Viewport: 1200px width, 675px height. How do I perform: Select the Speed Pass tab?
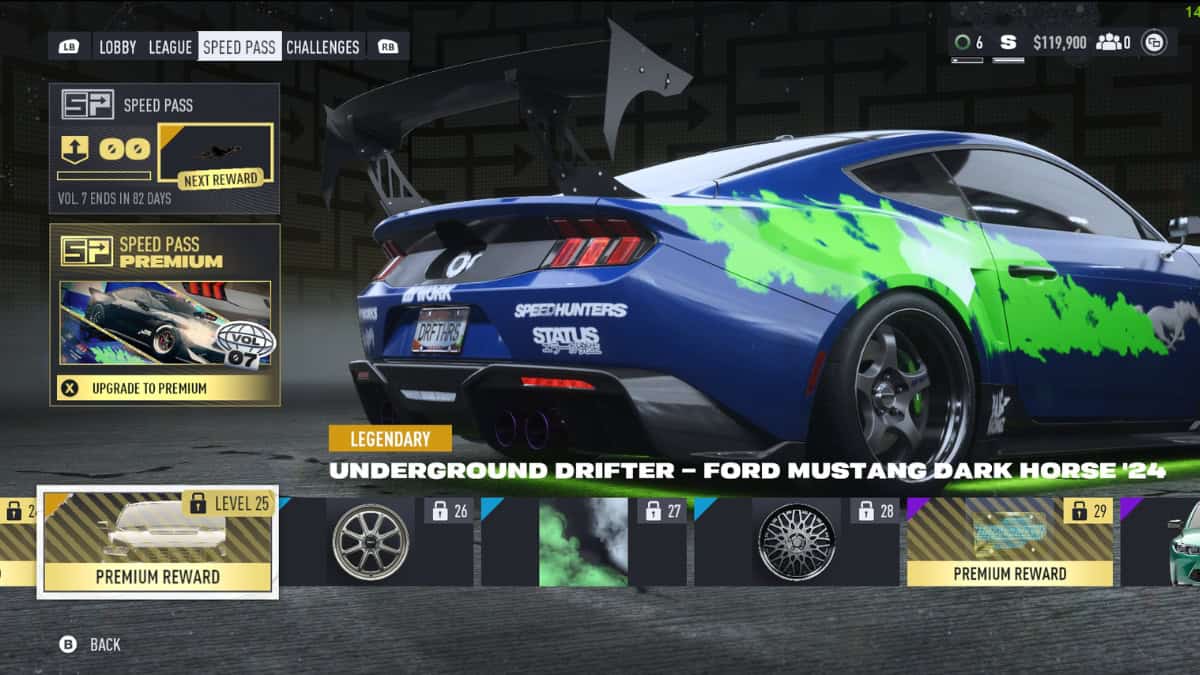pyautogui.click(x=239, y=47)
